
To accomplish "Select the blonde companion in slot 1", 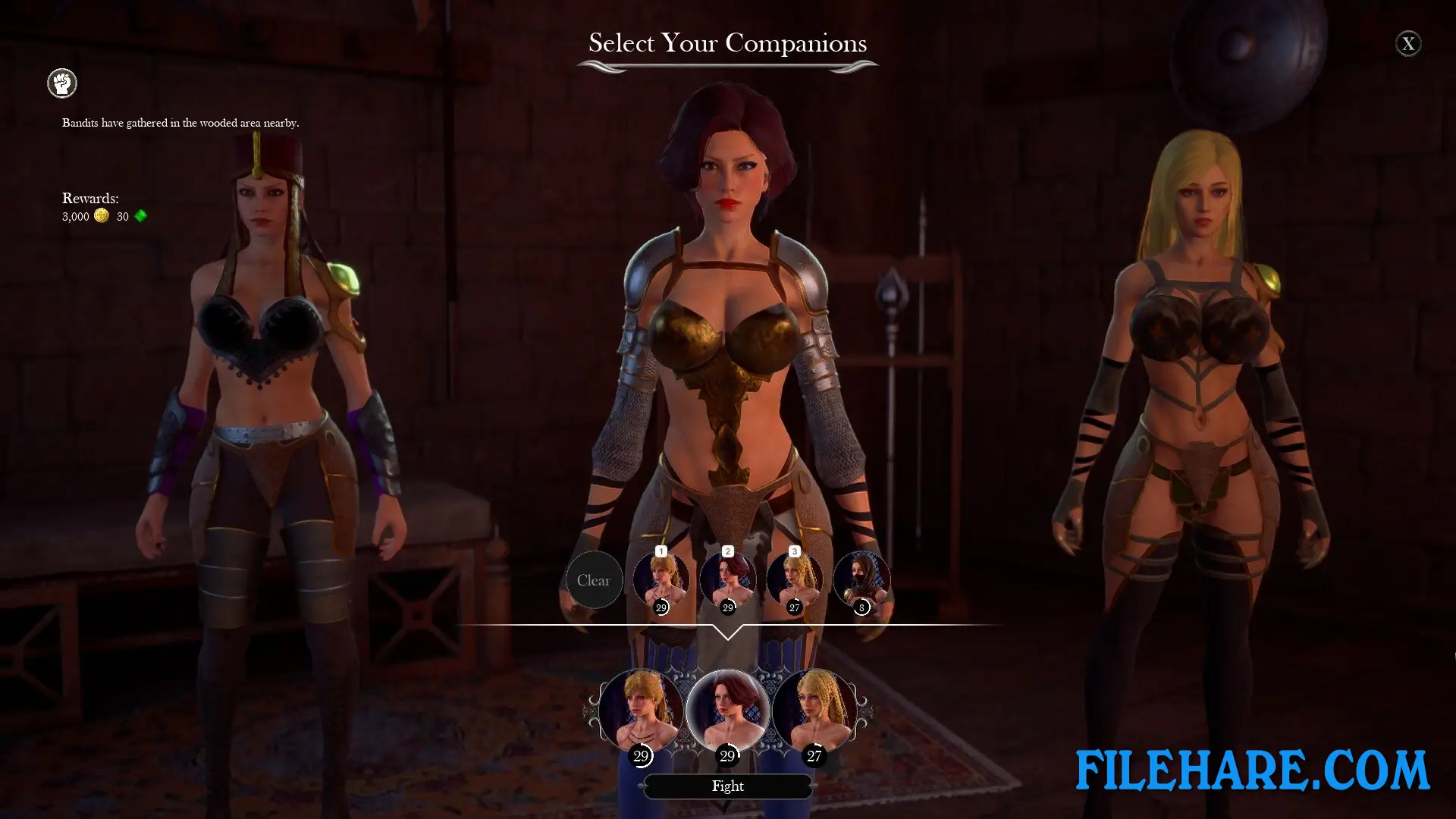I will [660, 580].
